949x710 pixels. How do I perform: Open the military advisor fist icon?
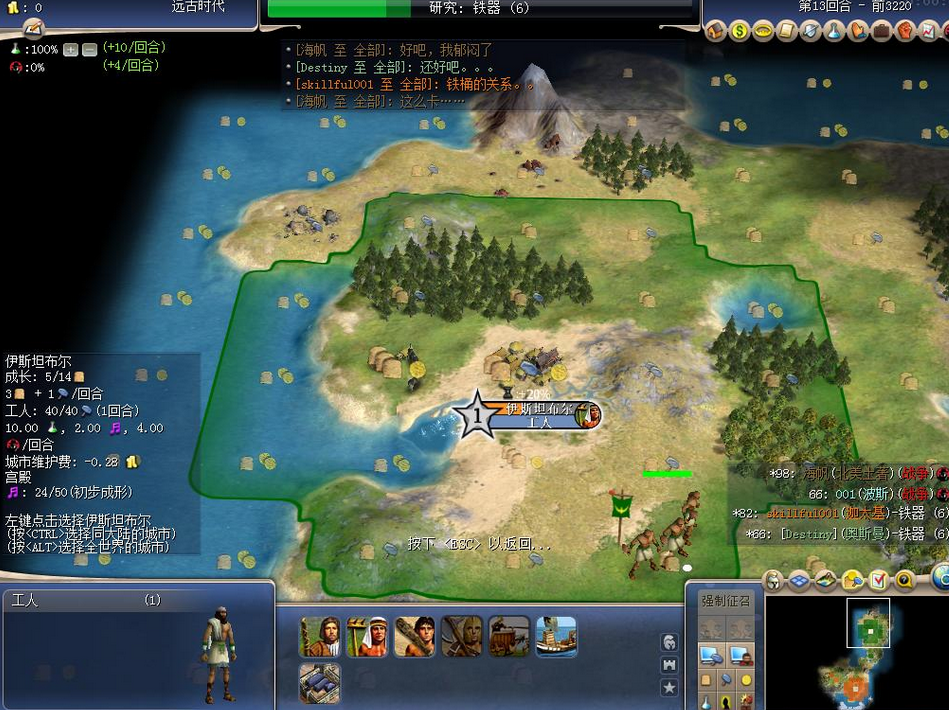tap(904, 31)
